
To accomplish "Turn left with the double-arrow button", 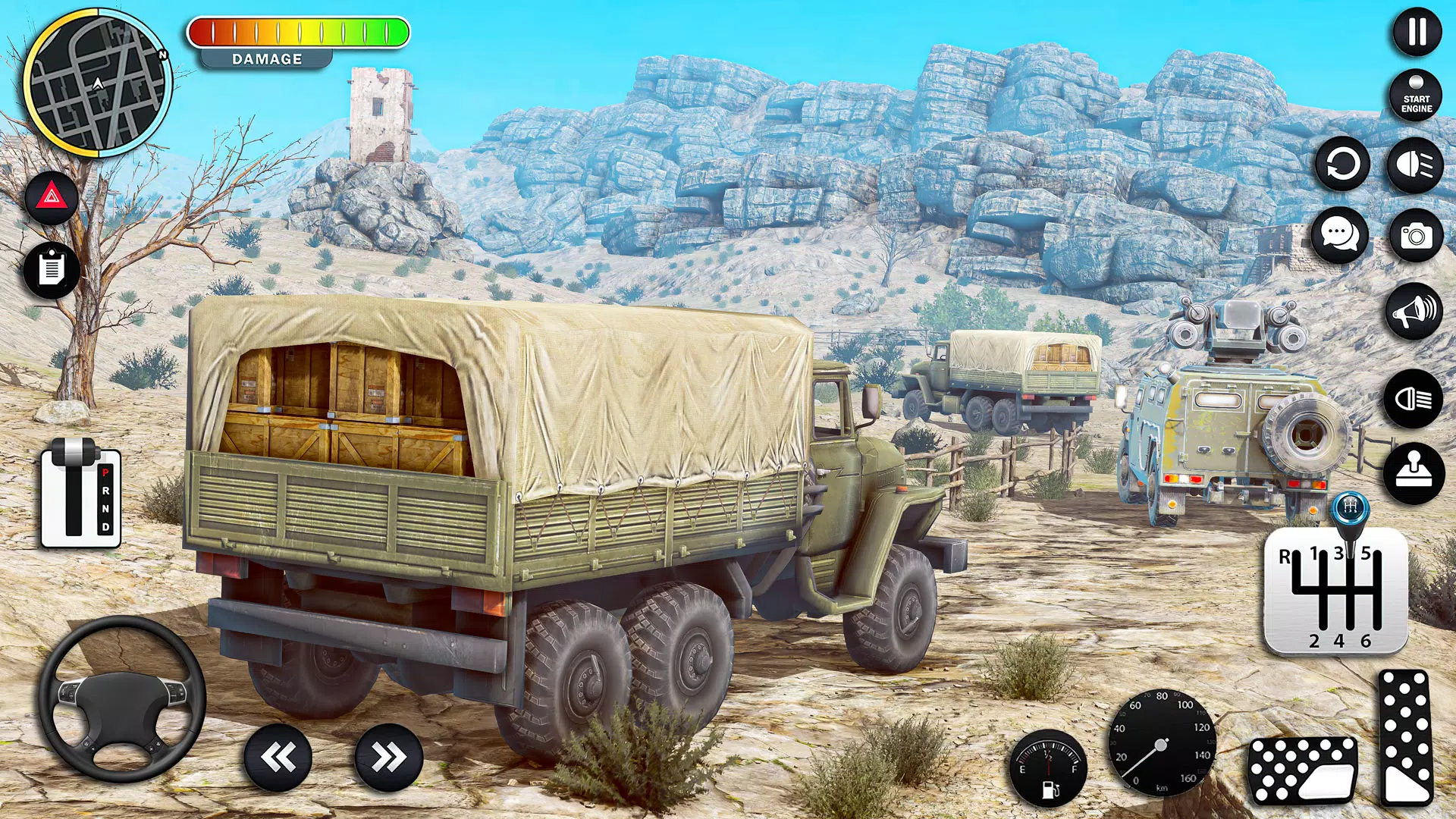I will (x=278, y=757).
